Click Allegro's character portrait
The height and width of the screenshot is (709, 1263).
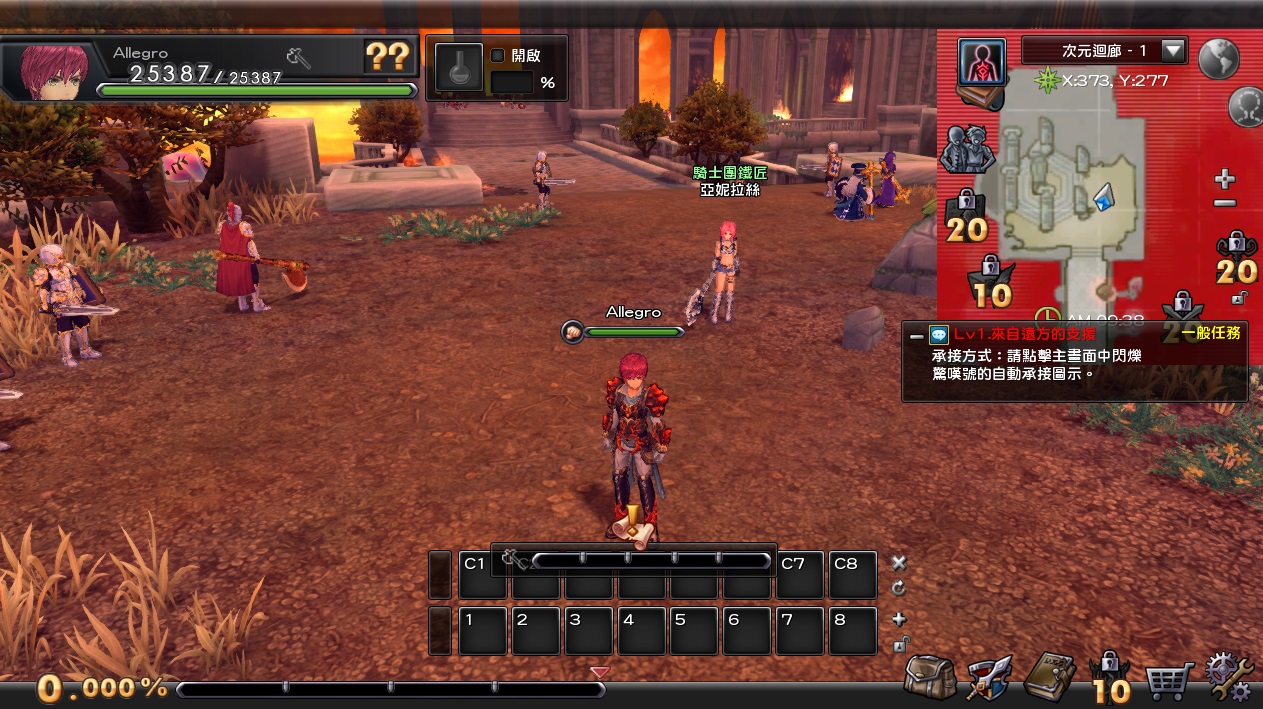(52, 68)
